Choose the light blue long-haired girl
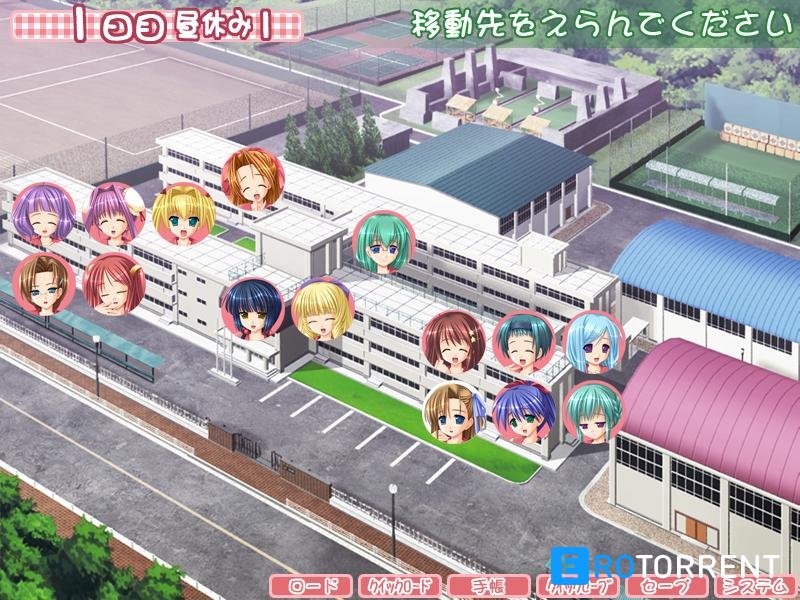Image resolution: width=800 pixels, height=600 pixels. click(594, 340)
